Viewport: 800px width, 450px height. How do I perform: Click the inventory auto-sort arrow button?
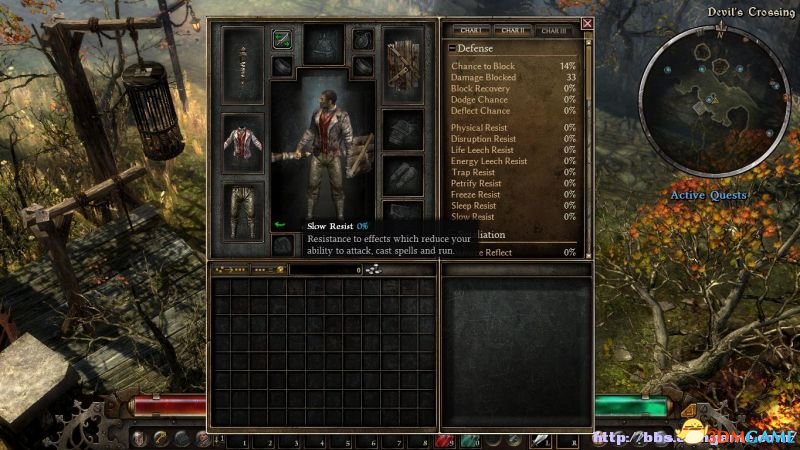tap(232, 270)
